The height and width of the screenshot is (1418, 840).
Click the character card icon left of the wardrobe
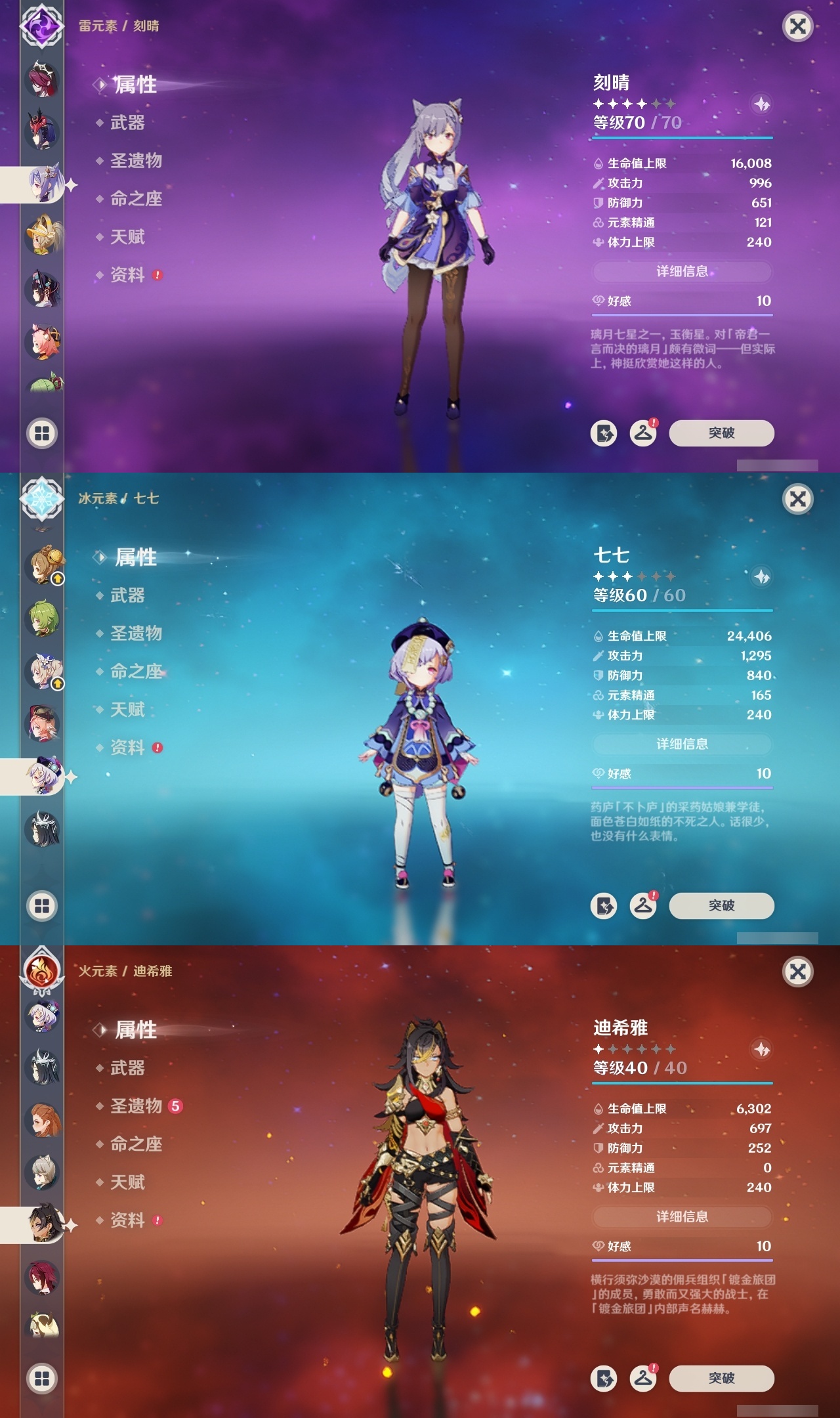coord(605,433)
